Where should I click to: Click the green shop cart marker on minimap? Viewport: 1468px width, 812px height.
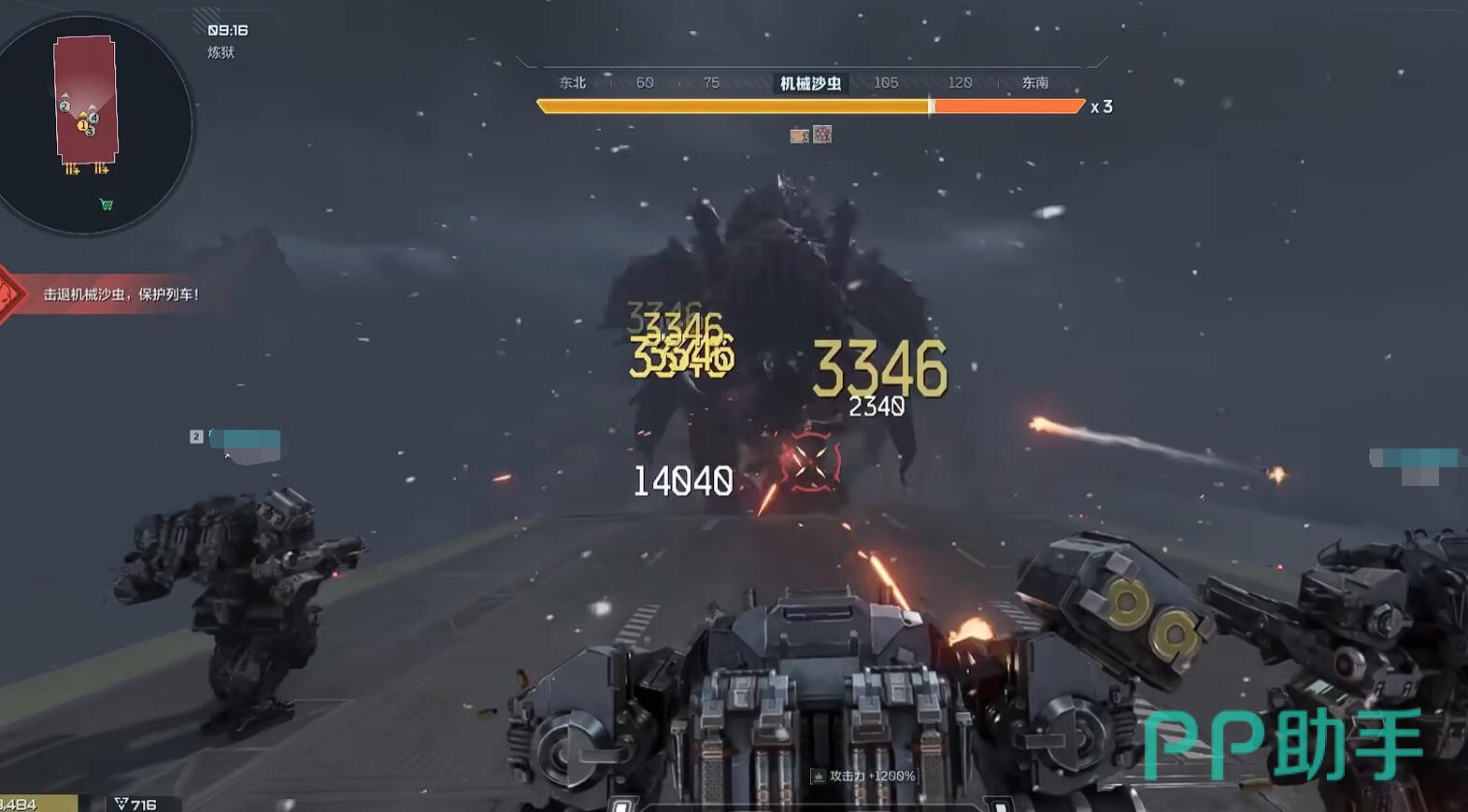tap(107, 204)
